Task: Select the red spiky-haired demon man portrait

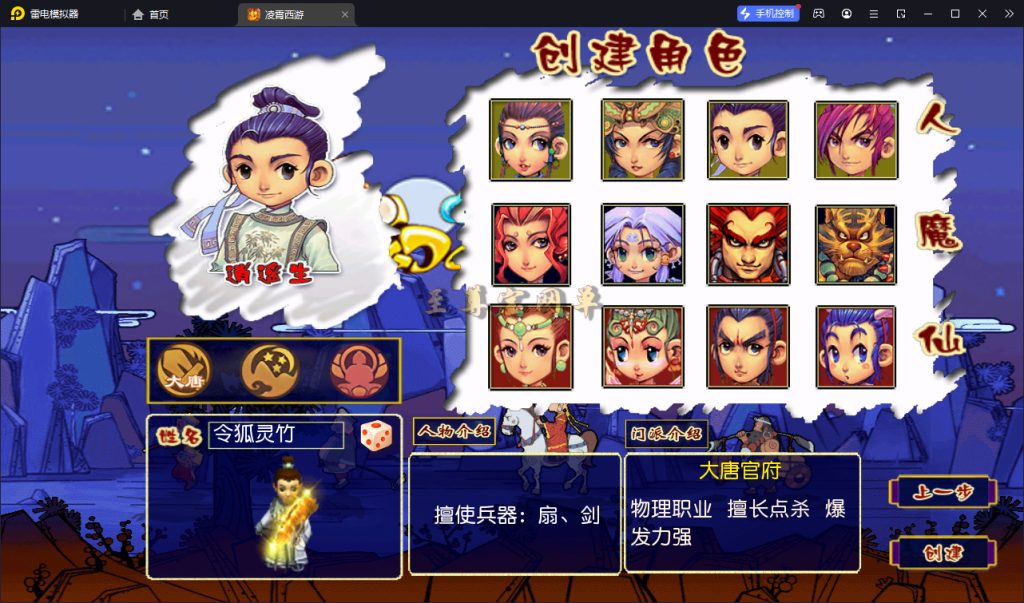Action: pyautogui.click(x=748, y=245)
